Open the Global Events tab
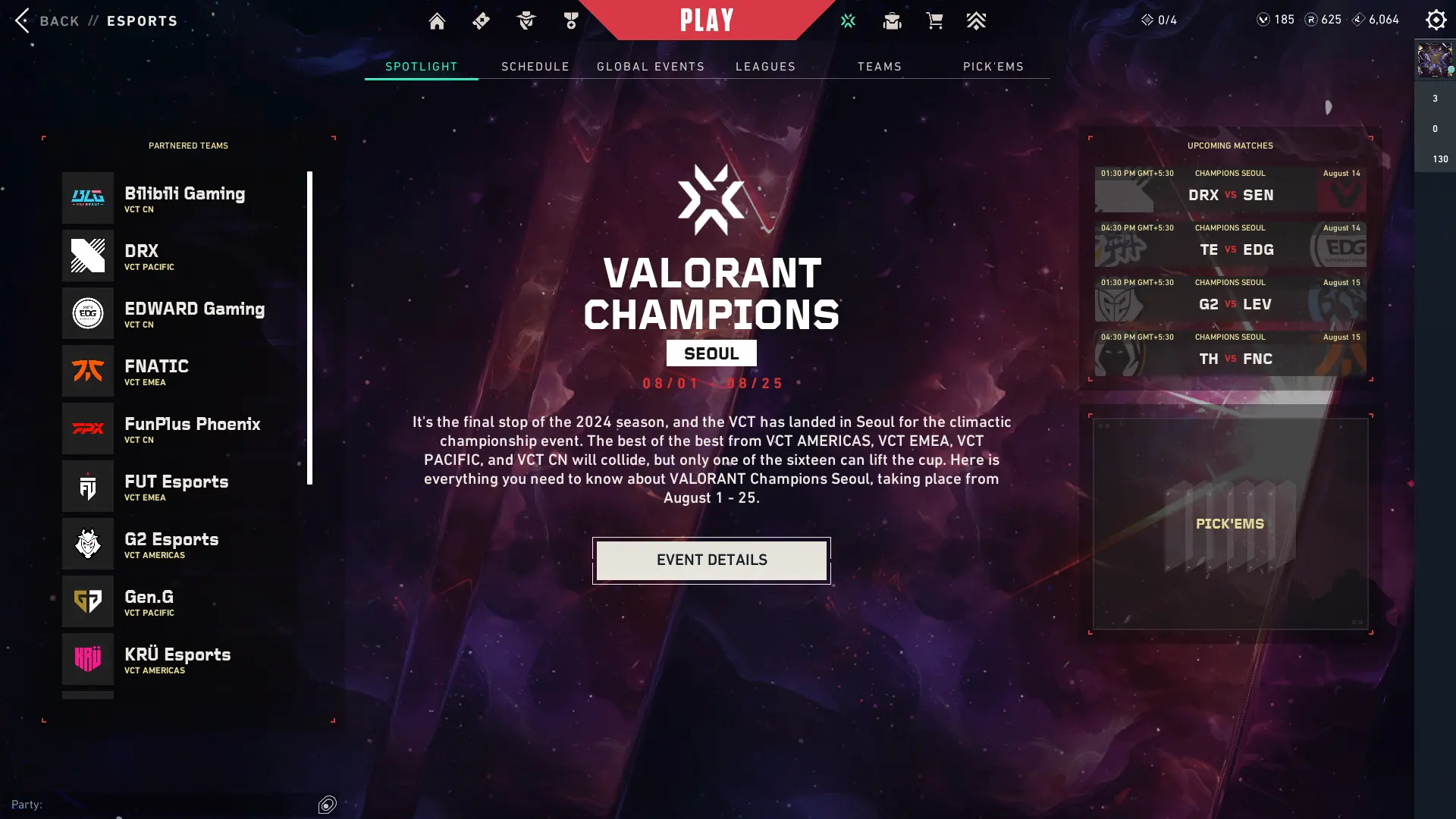This screenshot has width=1456, height=819. point(651,67)
